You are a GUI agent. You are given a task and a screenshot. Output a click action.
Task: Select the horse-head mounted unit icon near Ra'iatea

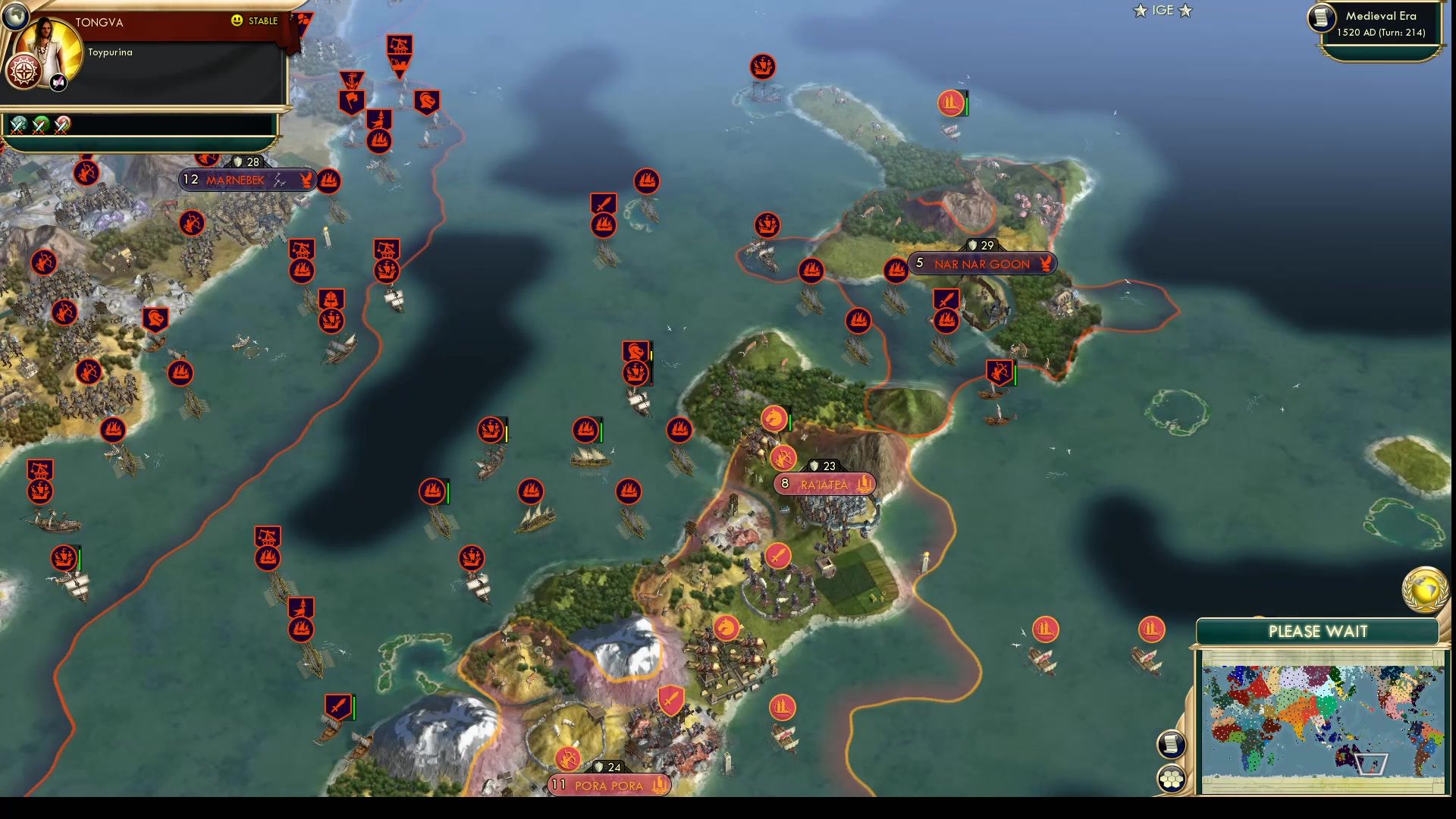click(x=773, y=418)
